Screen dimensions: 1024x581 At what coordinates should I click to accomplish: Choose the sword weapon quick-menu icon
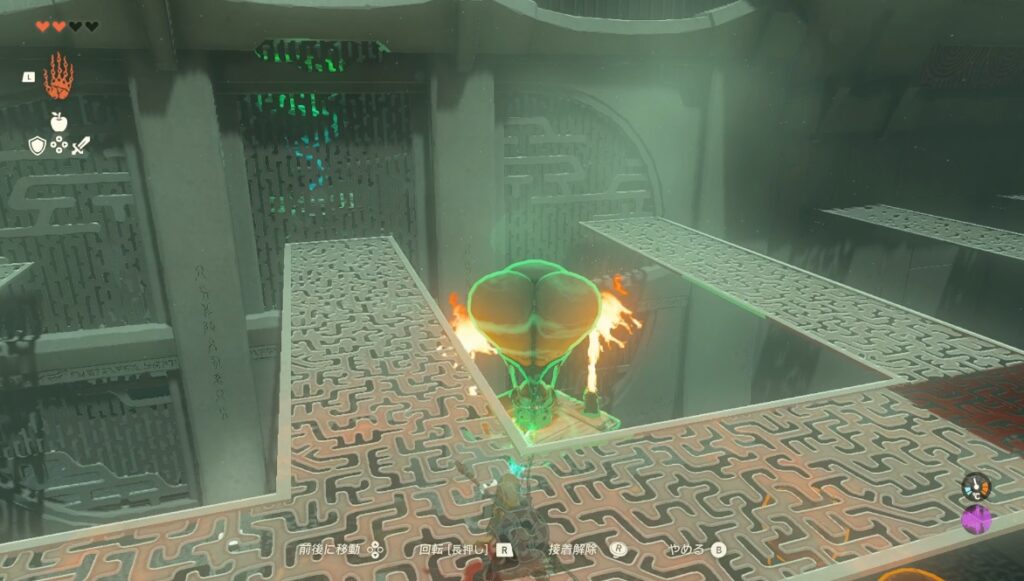coord(81,146)
